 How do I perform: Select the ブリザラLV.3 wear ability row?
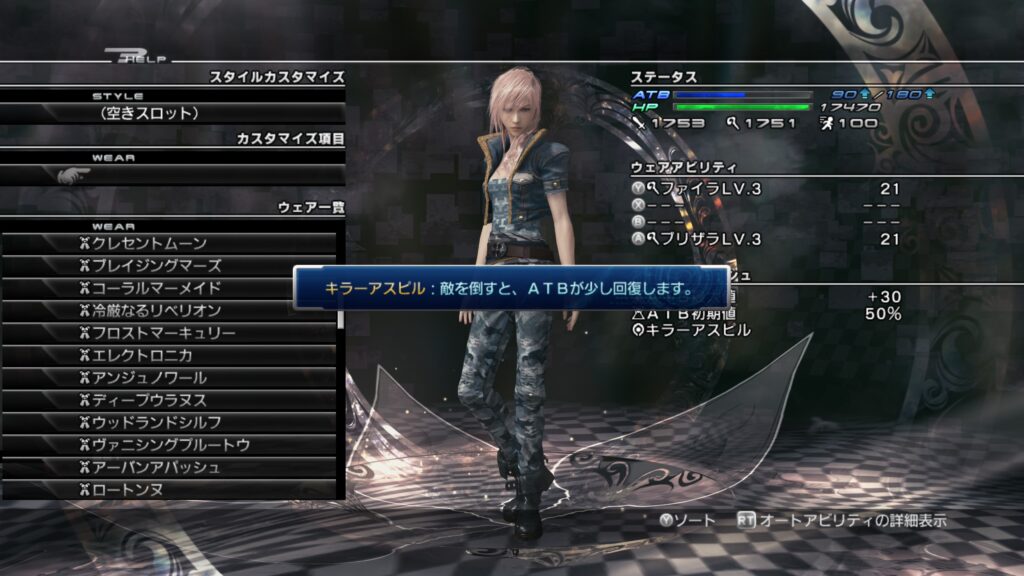point(765,239)
